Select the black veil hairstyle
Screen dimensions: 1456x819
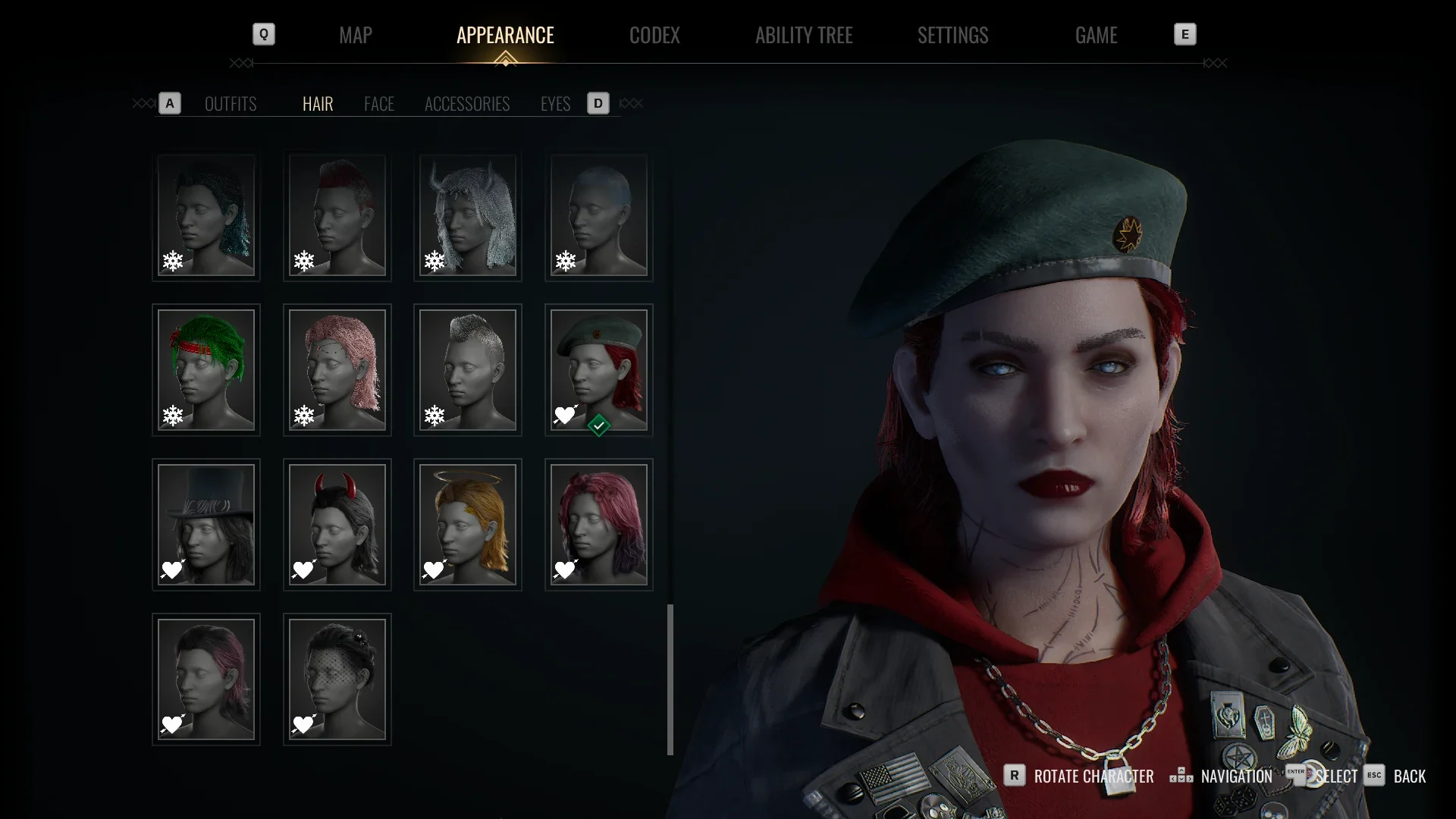pyautogui.click(x=337, y=679)
